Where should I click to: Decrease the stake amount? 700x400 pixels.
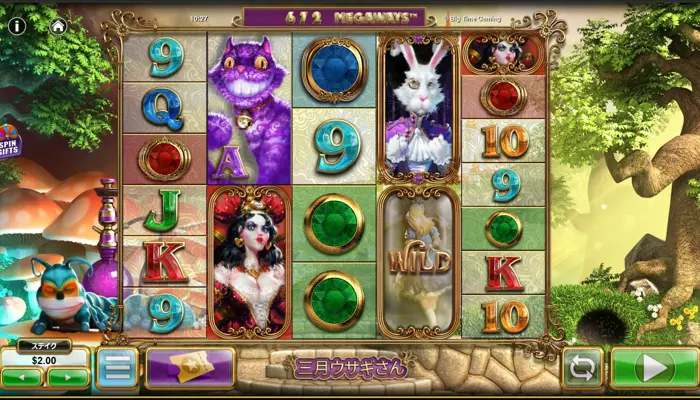(x=22, y=377)
